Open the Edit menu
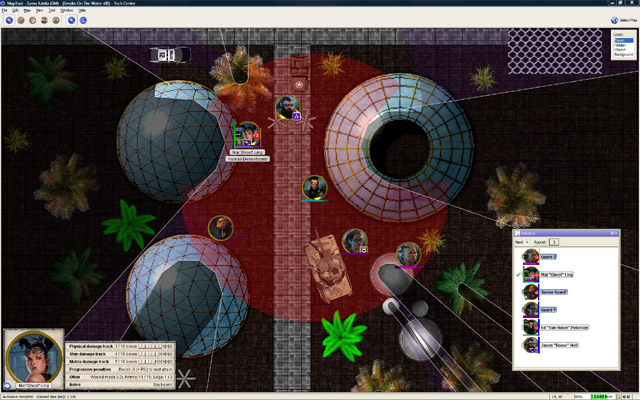 click(x=15, y=10)
